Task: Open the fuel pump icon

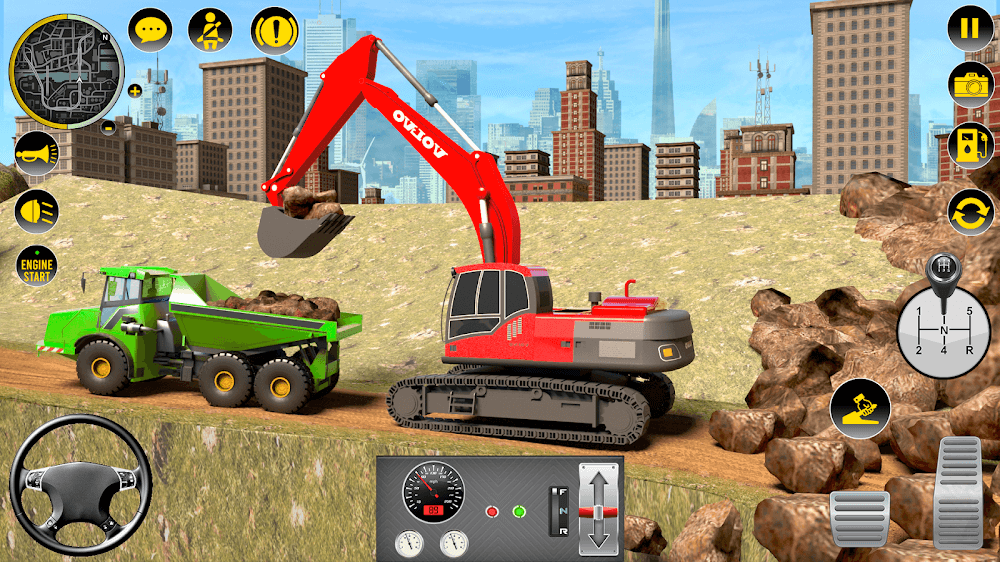Action: (970, 146)
